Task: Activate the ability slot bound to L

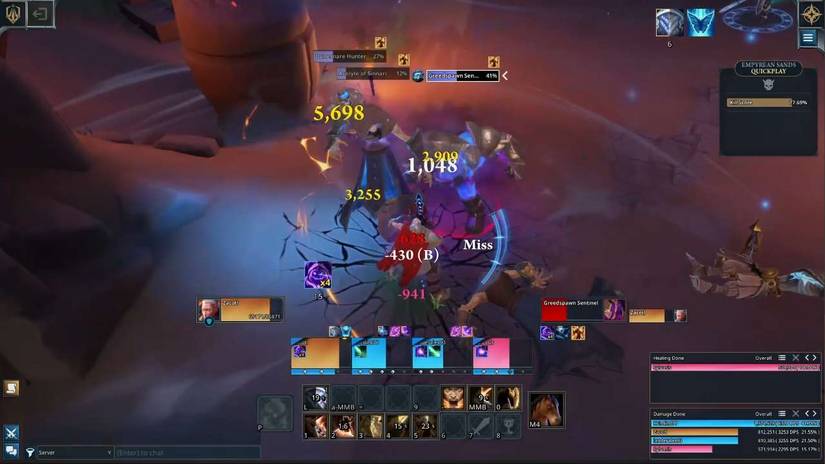Action: (315, 398)
